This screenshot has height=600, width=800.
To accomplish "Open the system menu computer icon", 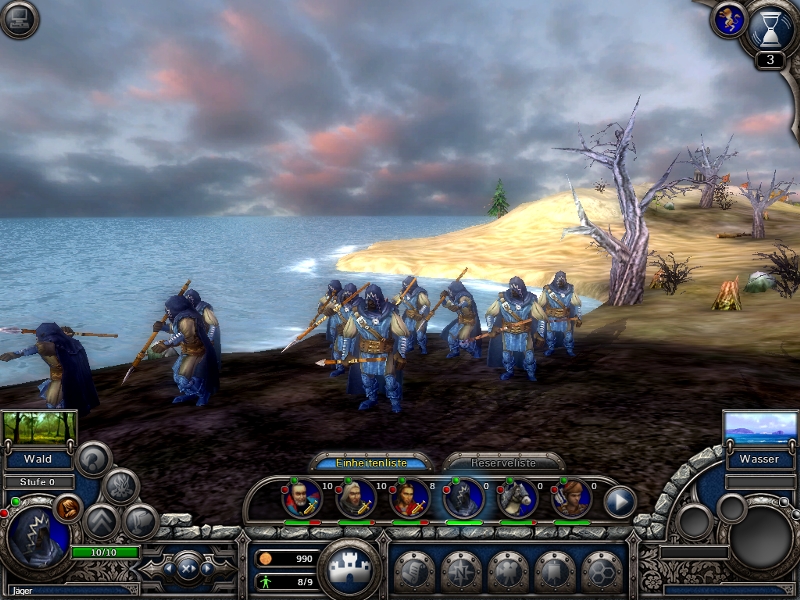I will click(19, 19).
